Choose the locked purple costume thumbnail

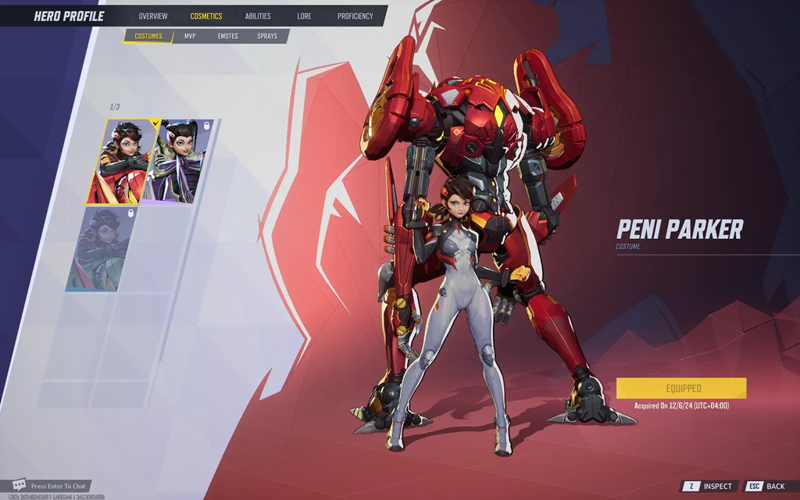click(182, 161)
